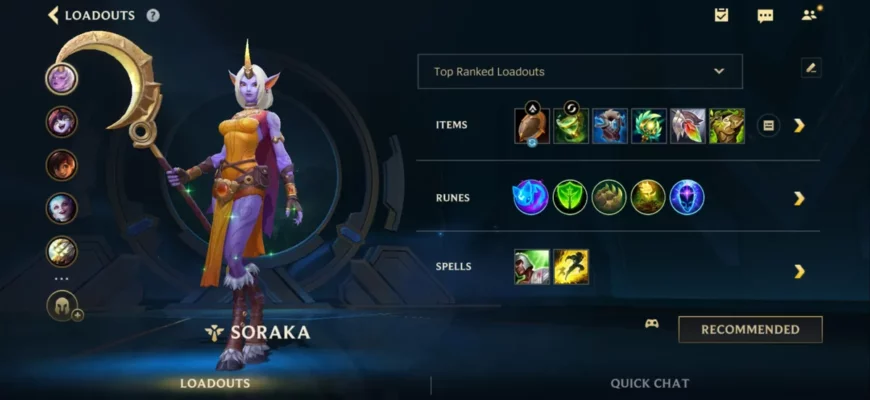Viewport: 870px width, 400px height.
Task: Select the blue keystone rune
Action: pyautogui.click(x=531, y=197)
